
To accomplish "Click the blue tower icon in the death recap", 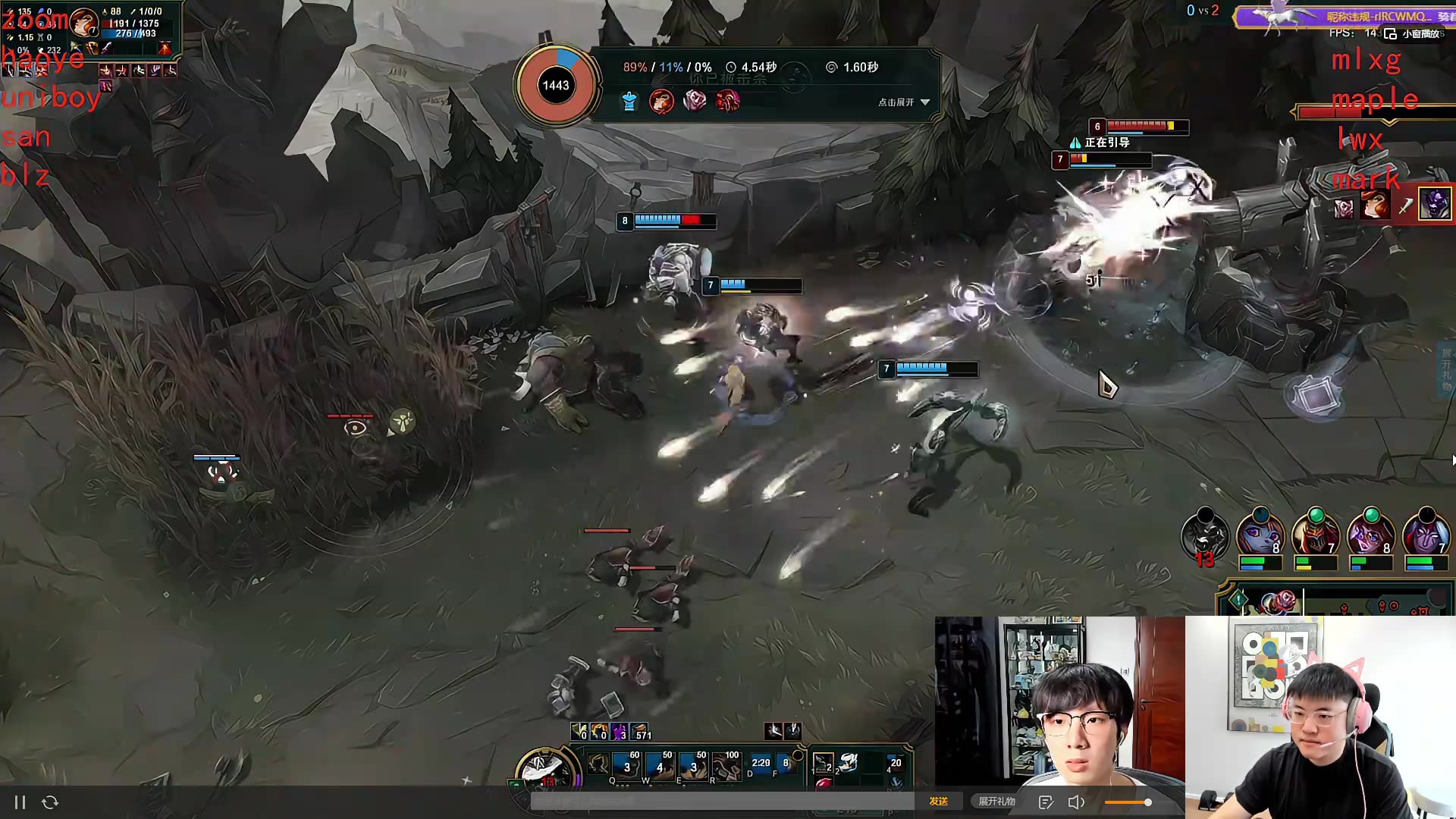I will (629, 101).
